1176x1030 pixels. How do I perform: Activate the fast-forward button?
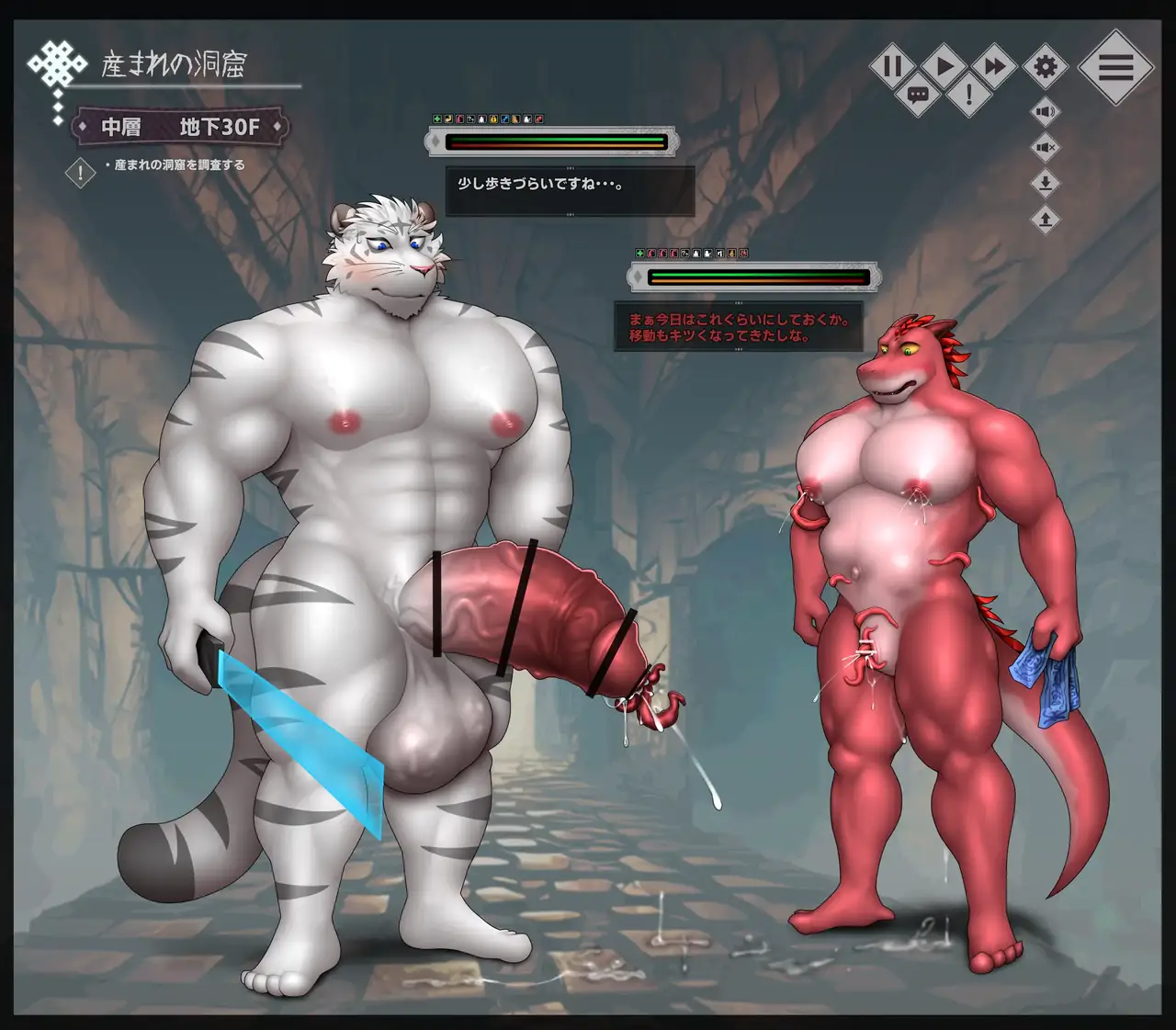click(994, 66)
